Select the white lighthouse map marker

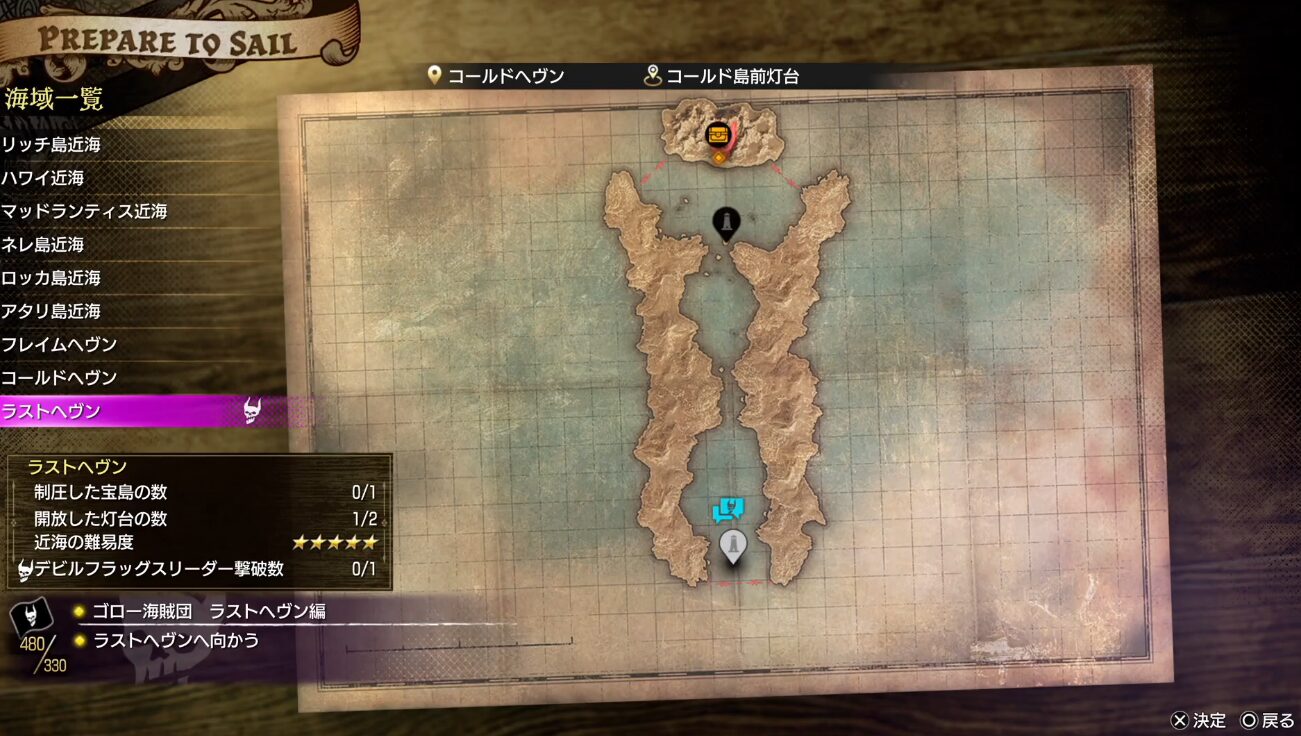coord(733,545)
